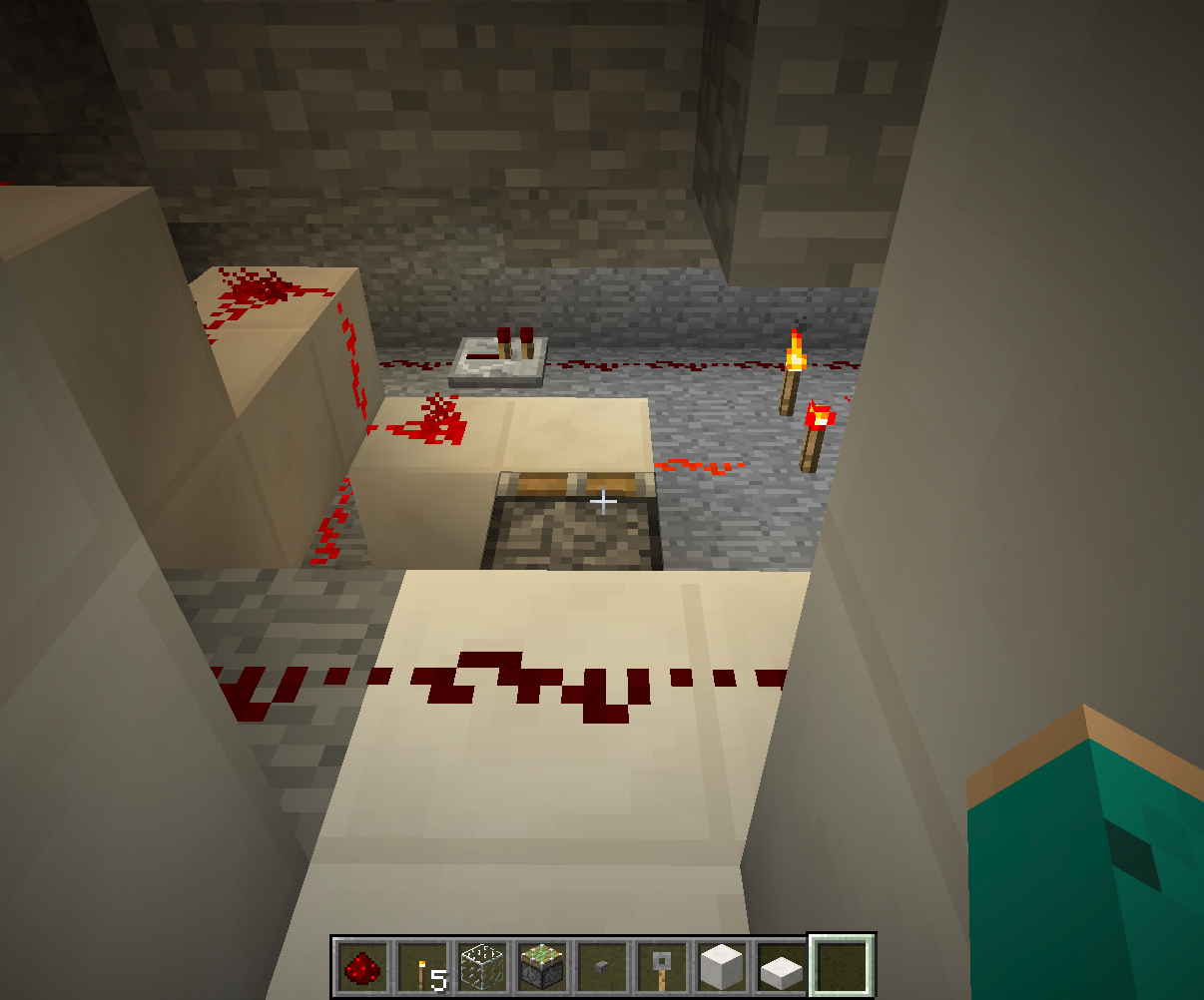Choose the glass block slot
This screenshot has width=1204, height=1000.
[481, 966]
